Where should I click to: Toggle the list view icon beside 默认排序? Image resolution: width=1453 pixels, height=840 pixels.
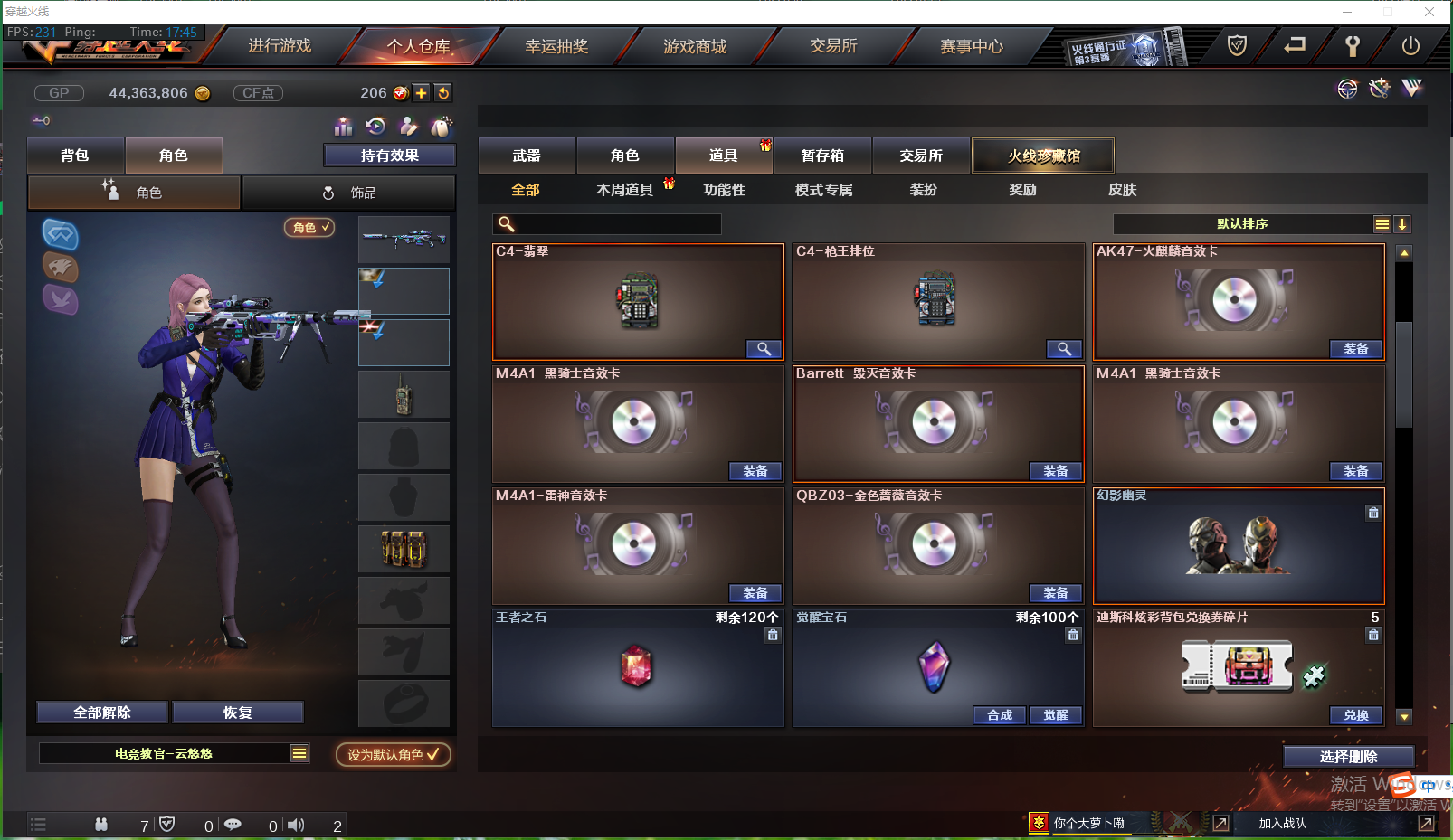click(1382, 223)
